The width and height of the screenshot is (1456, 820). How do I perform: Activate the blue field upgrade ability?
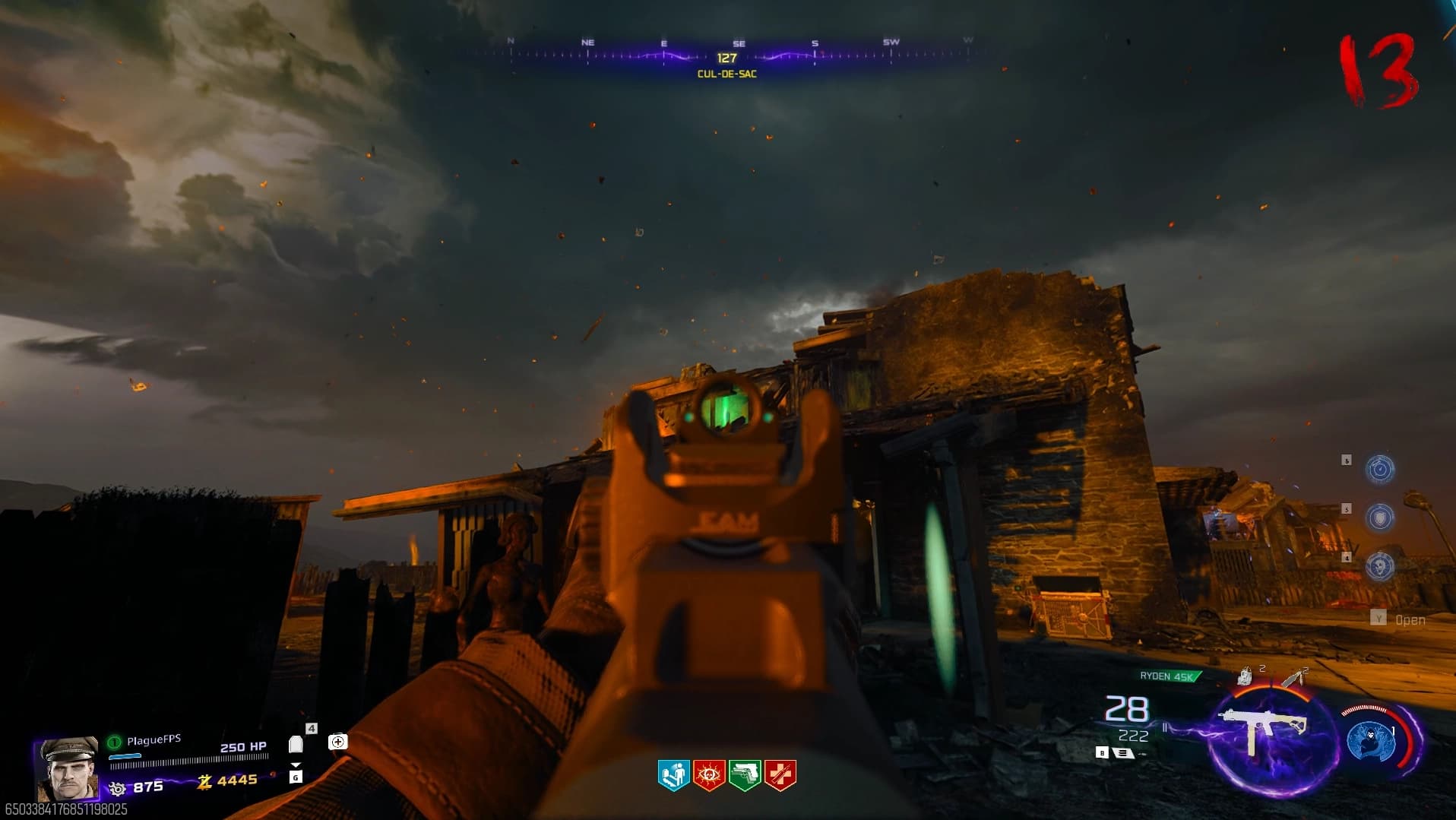(x=1370, y=741)
